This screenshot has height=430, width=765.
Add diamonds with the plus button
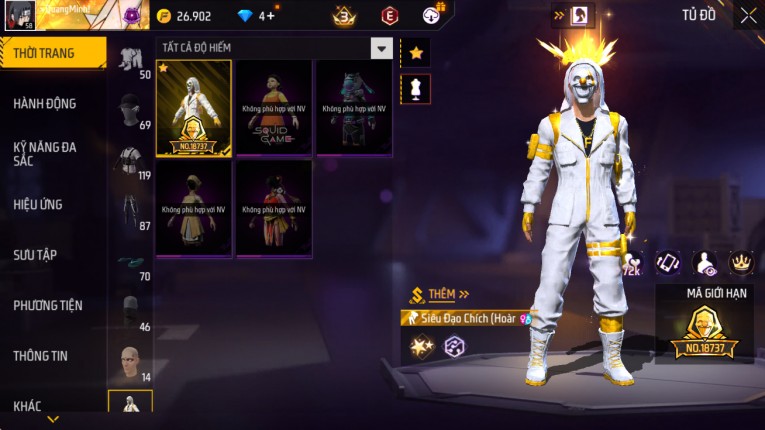269,16
